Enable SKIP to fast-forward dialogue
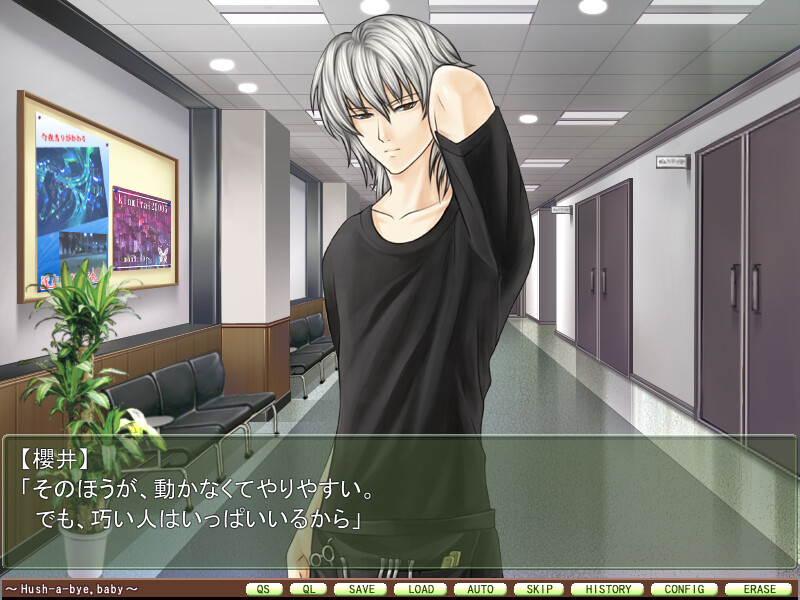The image size is (800, 600). [539, 589]
